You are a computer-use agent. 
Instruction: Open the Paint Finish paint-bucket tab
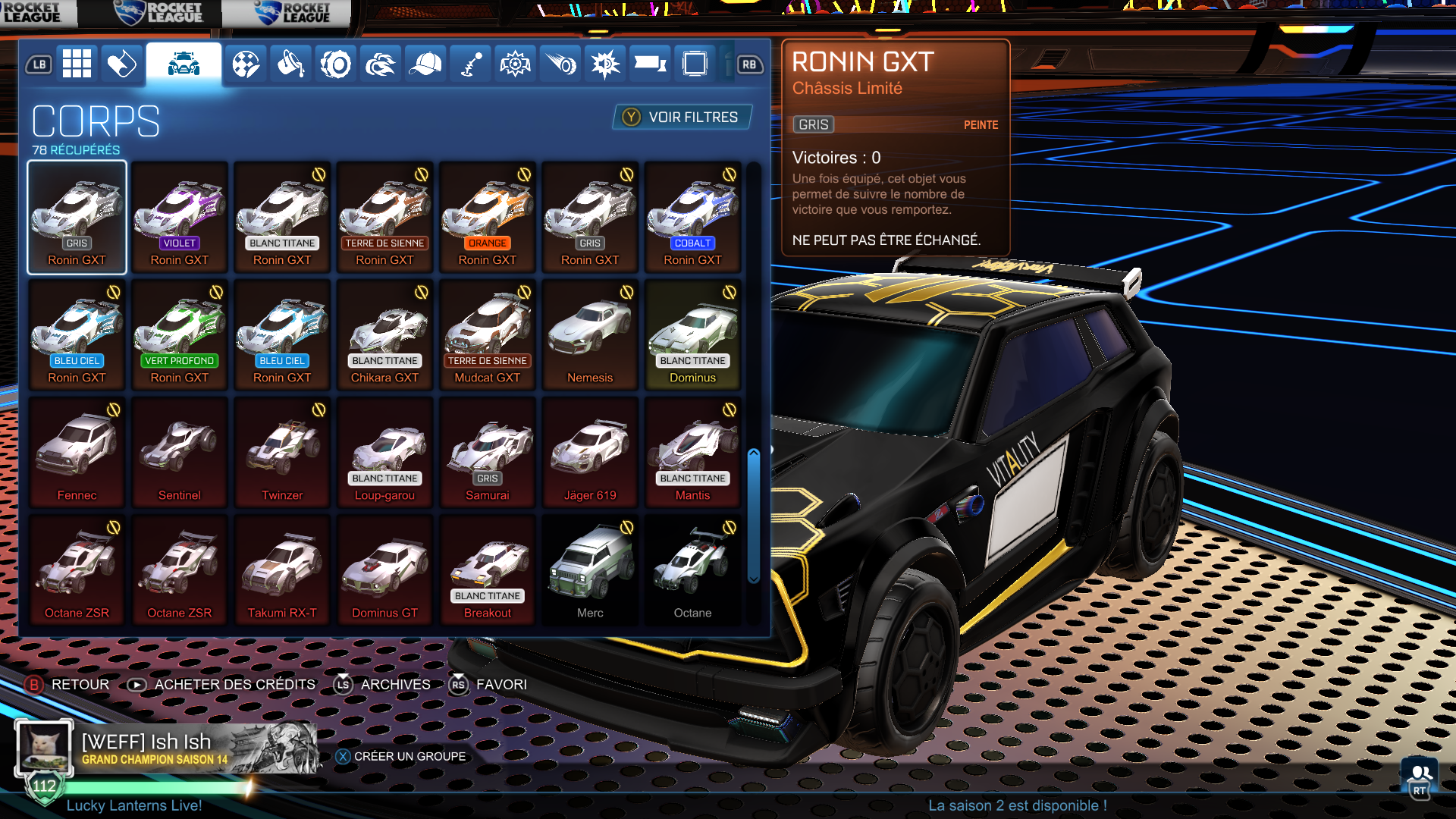pos(290,64)
